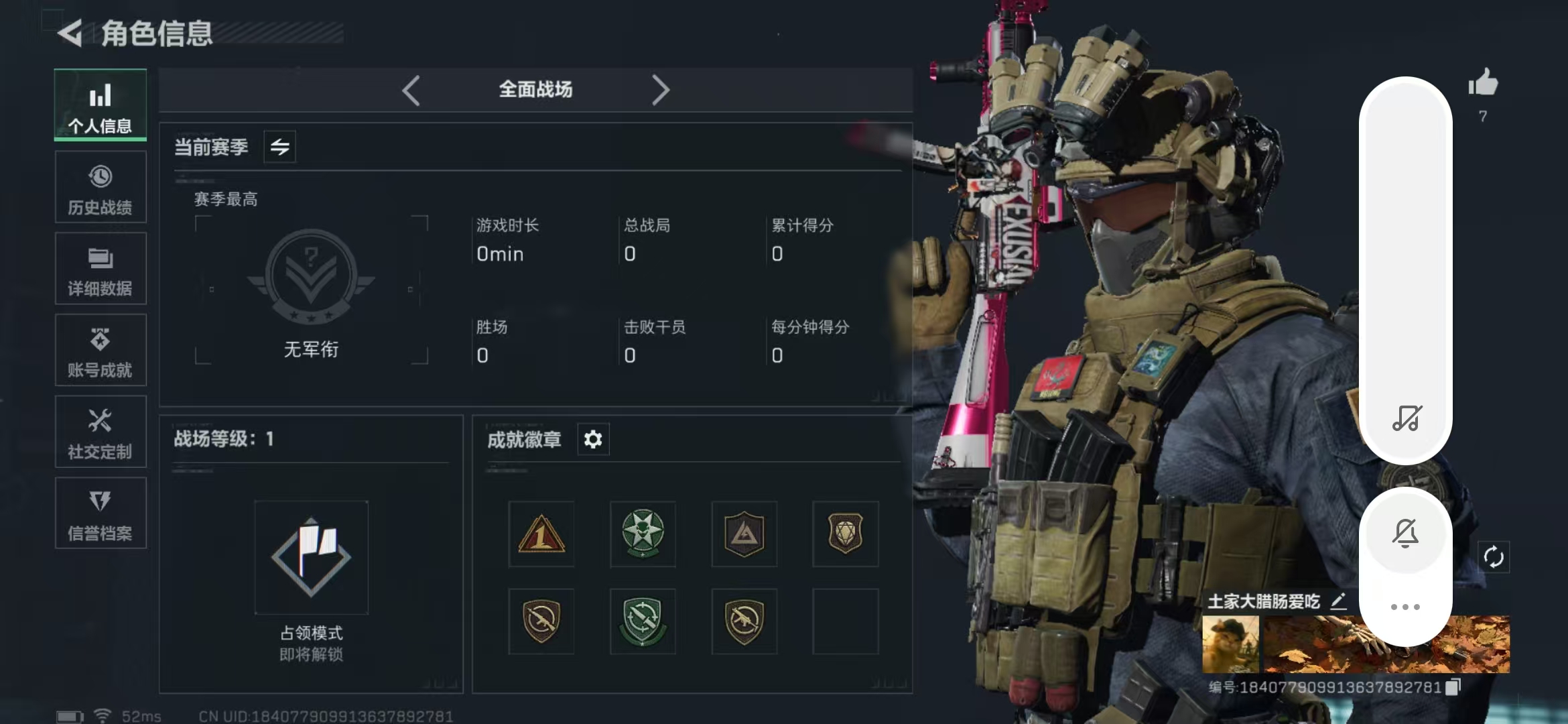
Task: Click the 占领模式 flag icon
Action: 311,557
